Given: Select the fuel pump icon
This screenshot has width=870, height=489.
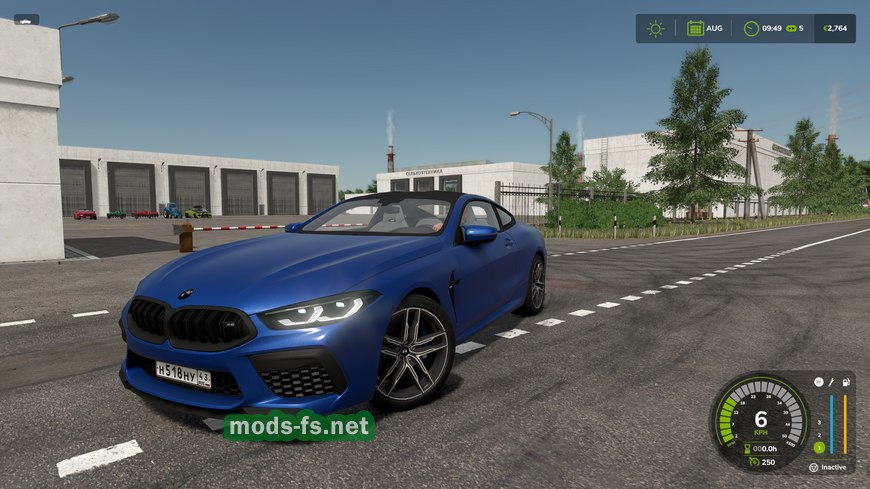Looking at the screenshot, I should [845, 382].
